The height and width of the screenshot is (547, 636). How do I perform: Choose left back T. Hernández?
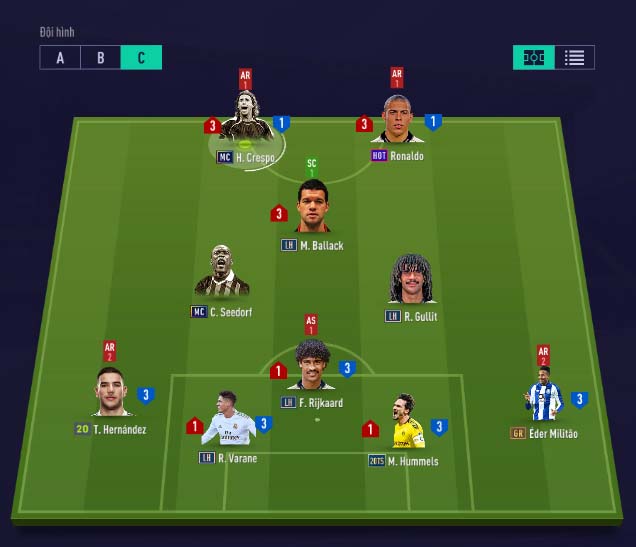[x=111, y=393]
